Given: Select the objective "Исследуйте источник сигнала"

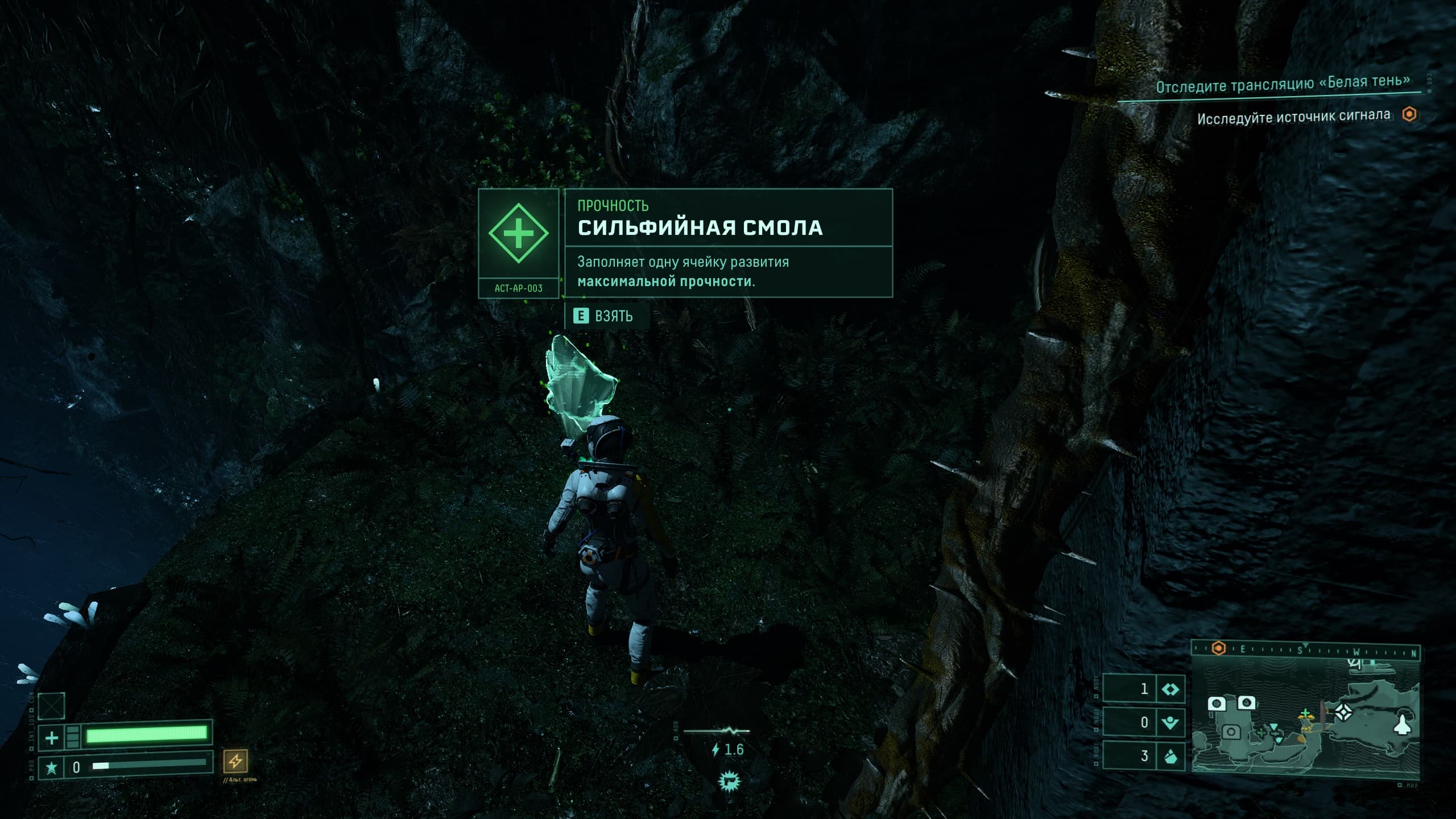Looking at the screenshot, I should tap(1293, 117).
